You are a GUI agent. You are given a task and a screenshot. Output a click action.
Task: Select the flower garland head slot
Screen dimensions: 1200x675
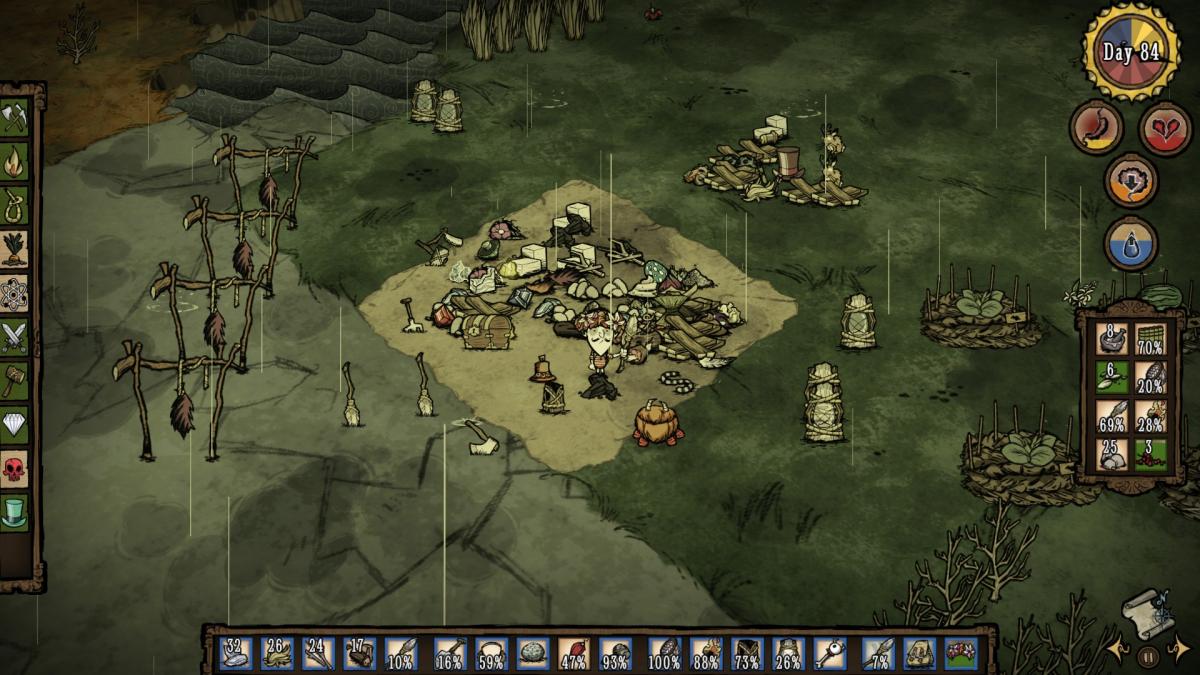coord(961,653)
